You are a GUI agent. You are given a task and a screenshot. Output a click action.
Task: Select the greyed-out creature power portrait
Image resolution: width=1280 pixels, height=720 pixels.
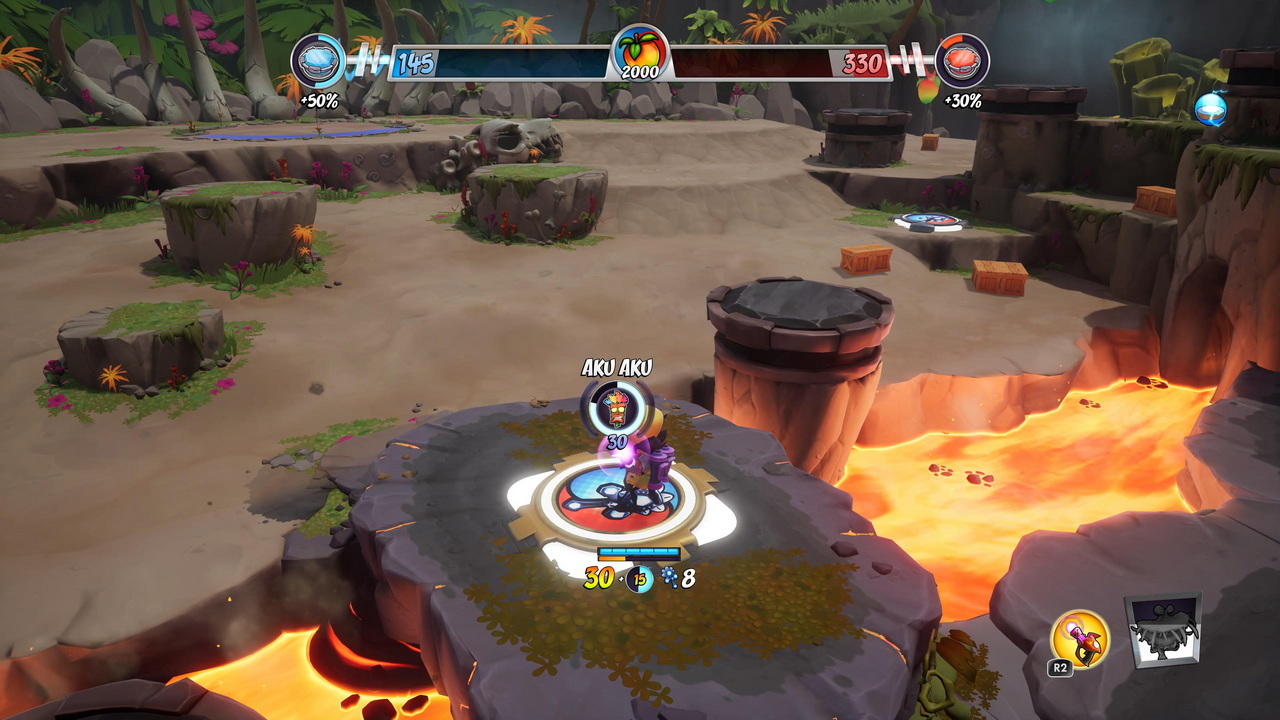pos(1162,630)
